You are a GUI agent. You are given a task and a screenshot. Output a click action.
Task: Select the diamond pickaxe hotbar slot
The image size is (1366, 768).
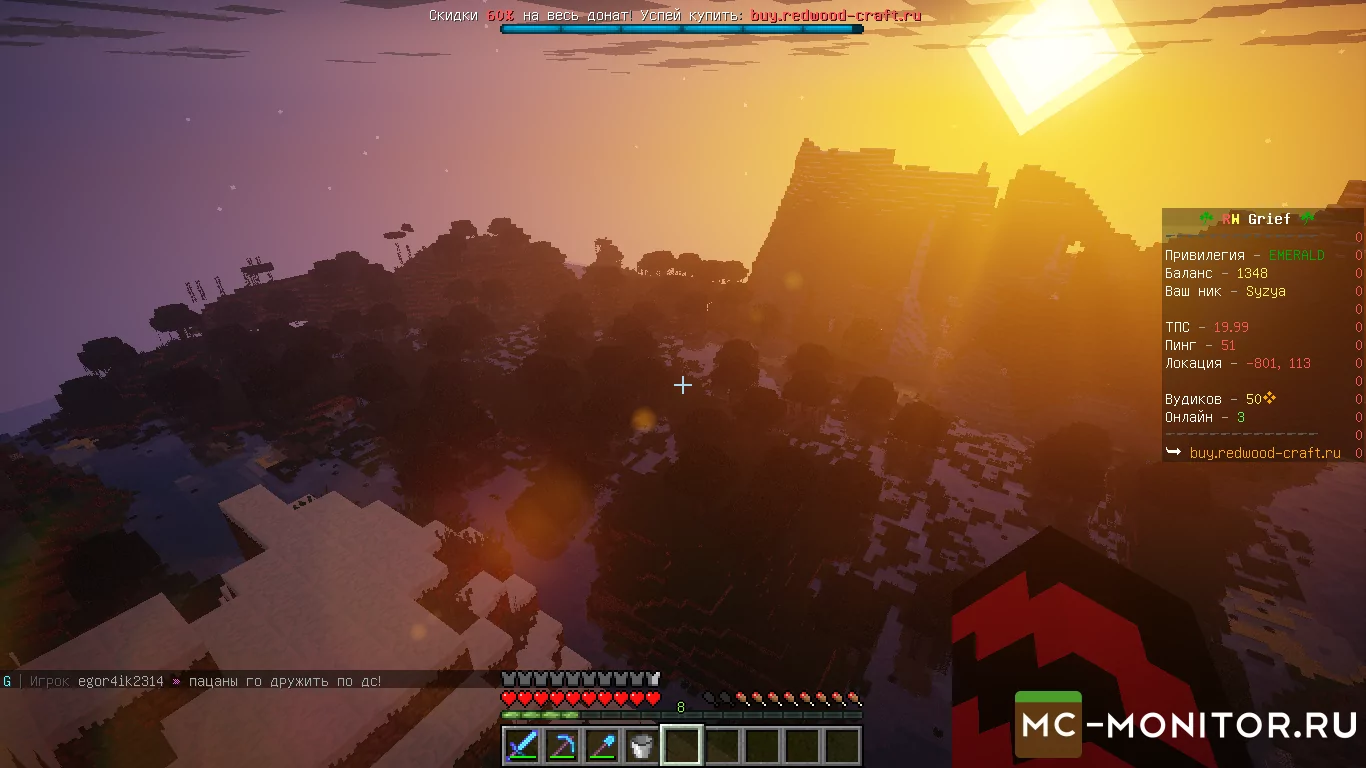(x=562, y=746)
